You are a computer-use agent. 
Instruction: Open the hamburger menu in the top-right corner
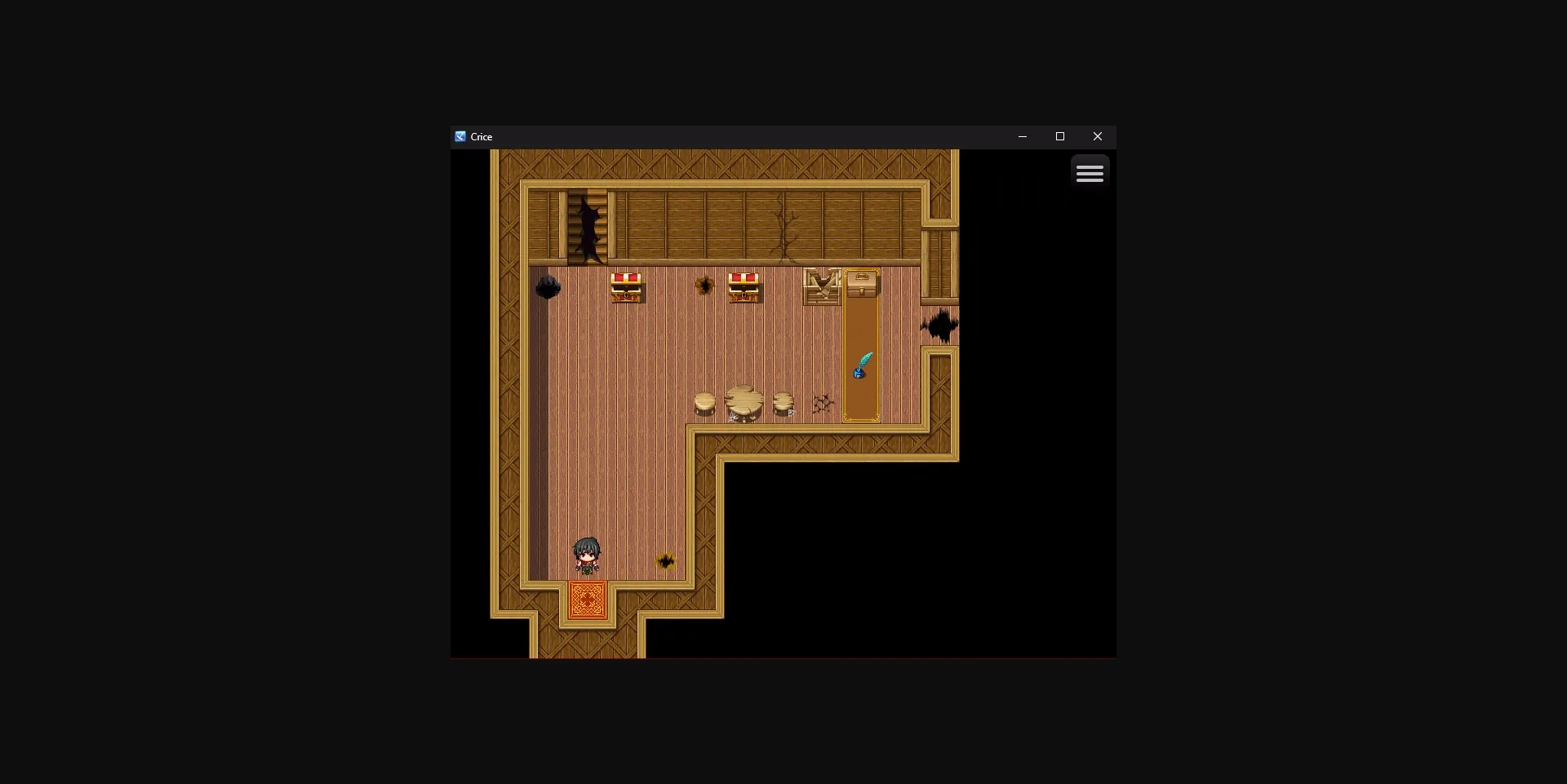(1090, 172)
